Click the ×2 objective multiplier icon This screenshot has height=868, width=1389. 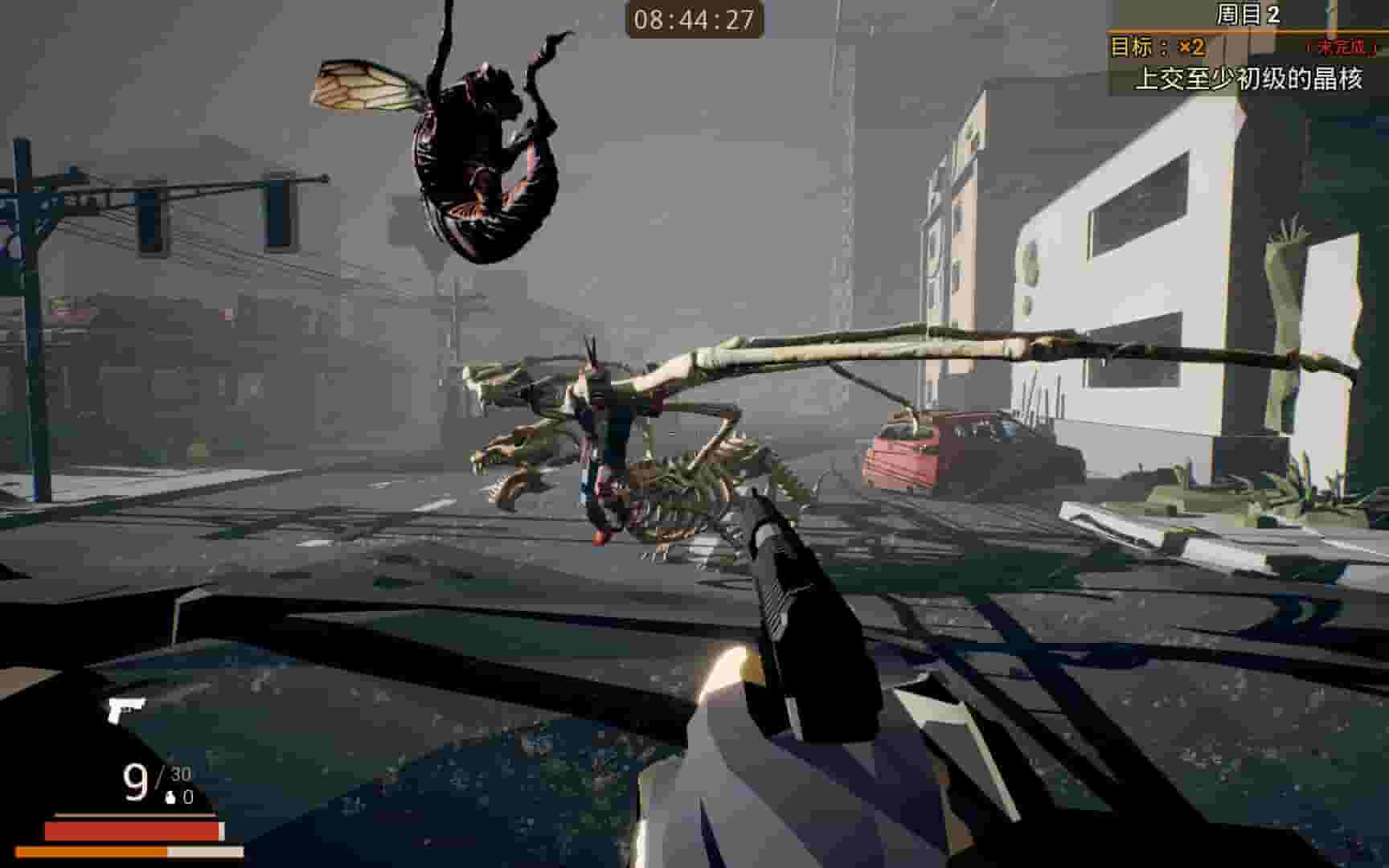point(1186,48)
